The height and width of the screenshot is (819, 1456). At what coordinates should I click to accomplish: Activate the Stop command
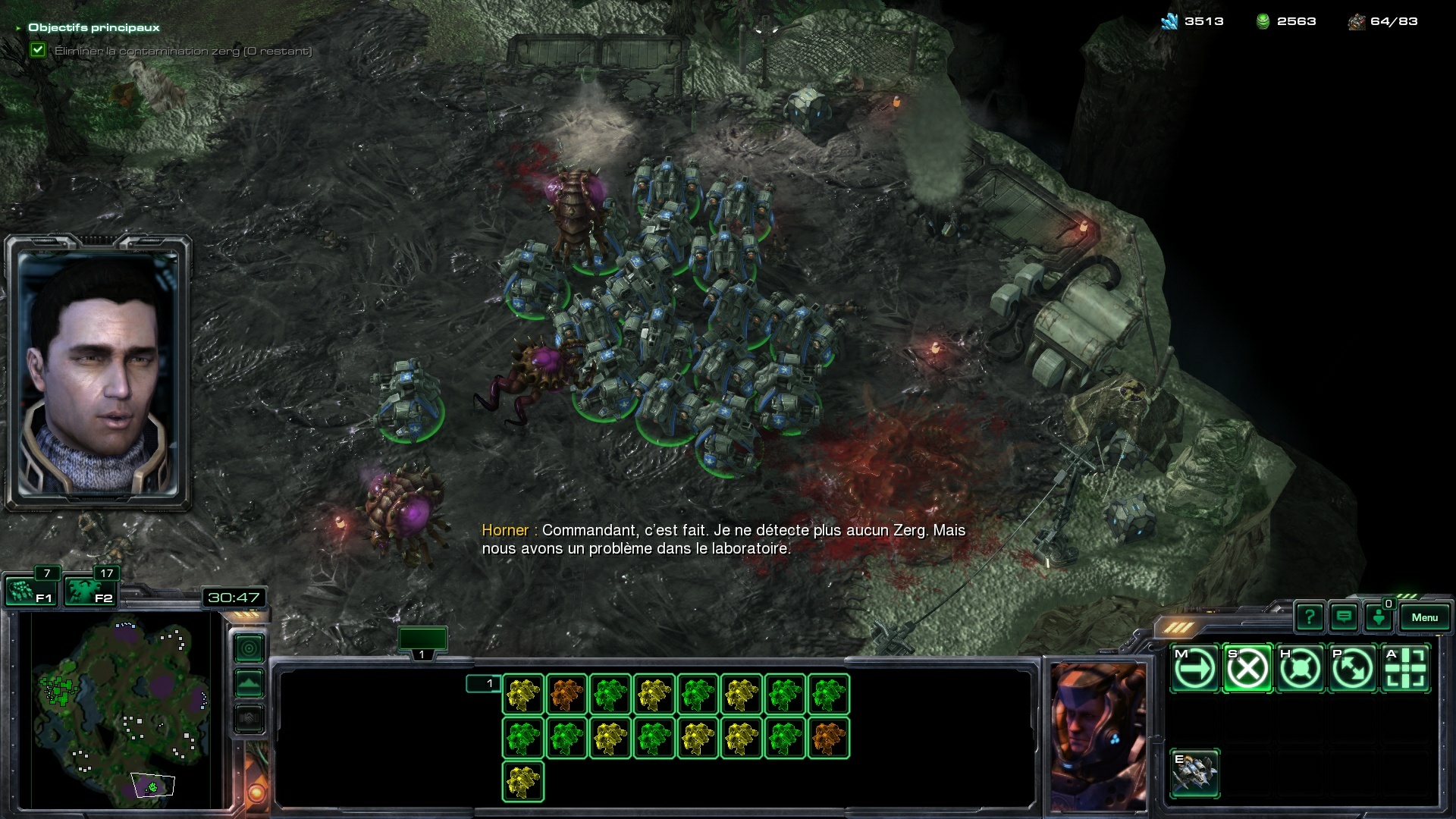click(x=1247, y=669)
